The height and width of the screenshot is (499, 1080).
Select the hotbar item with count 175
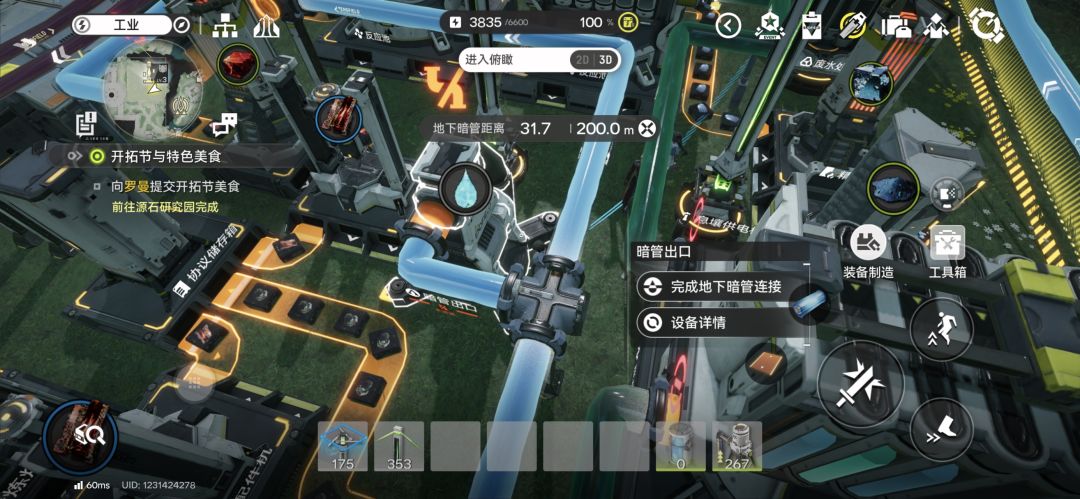343,445
